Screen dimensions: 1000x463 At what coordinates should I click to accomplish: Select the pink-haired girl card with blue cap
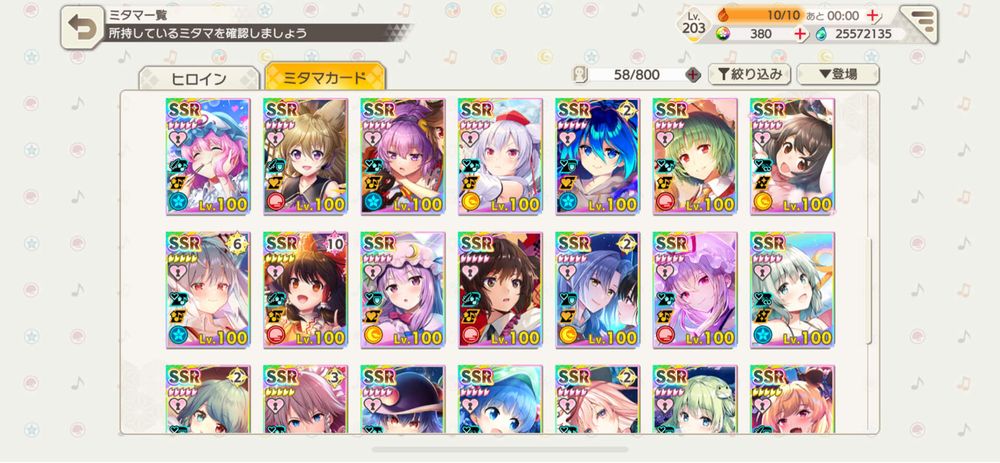point(207,155)
